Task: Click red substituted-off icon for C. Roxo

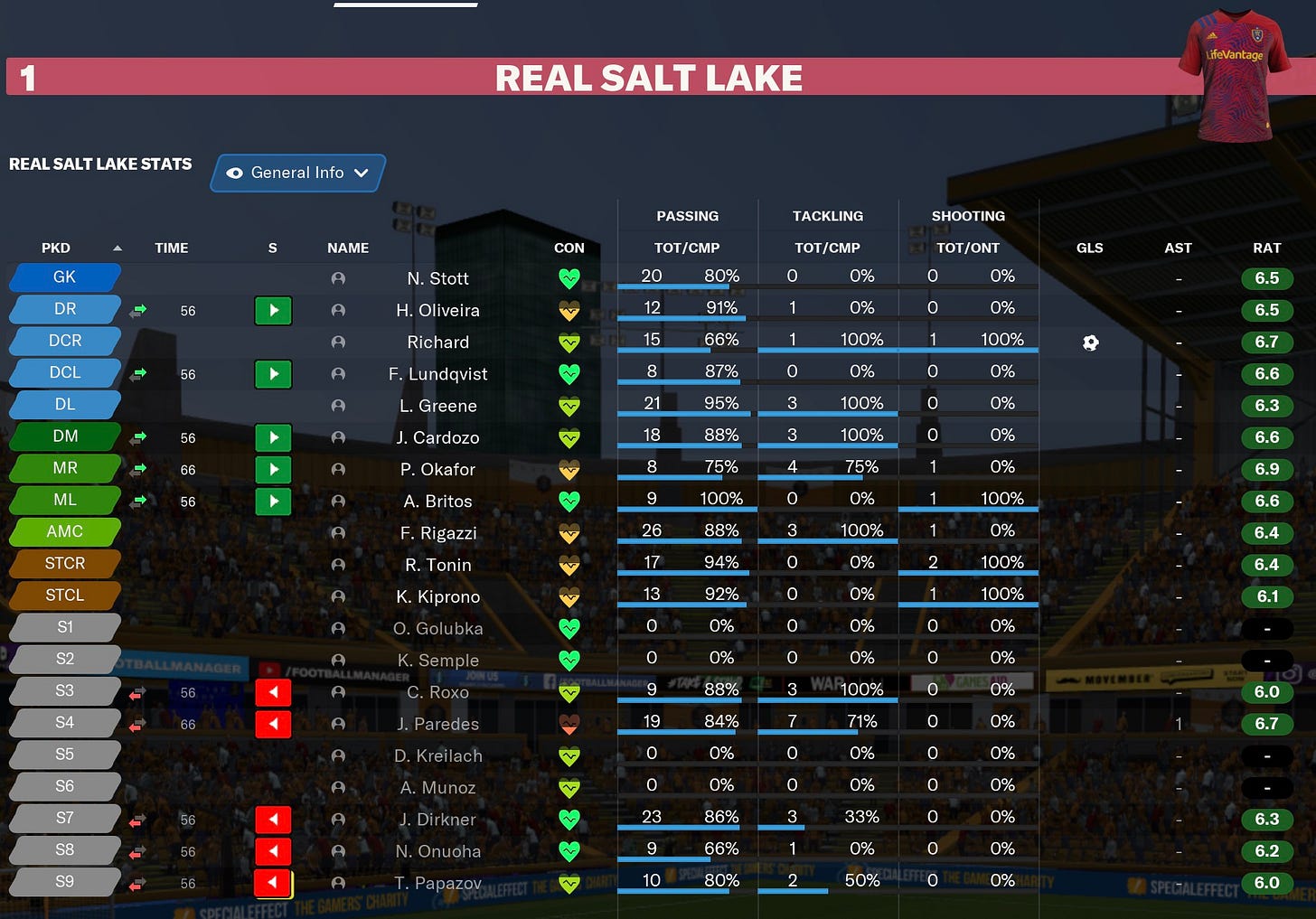Action: 273,692
